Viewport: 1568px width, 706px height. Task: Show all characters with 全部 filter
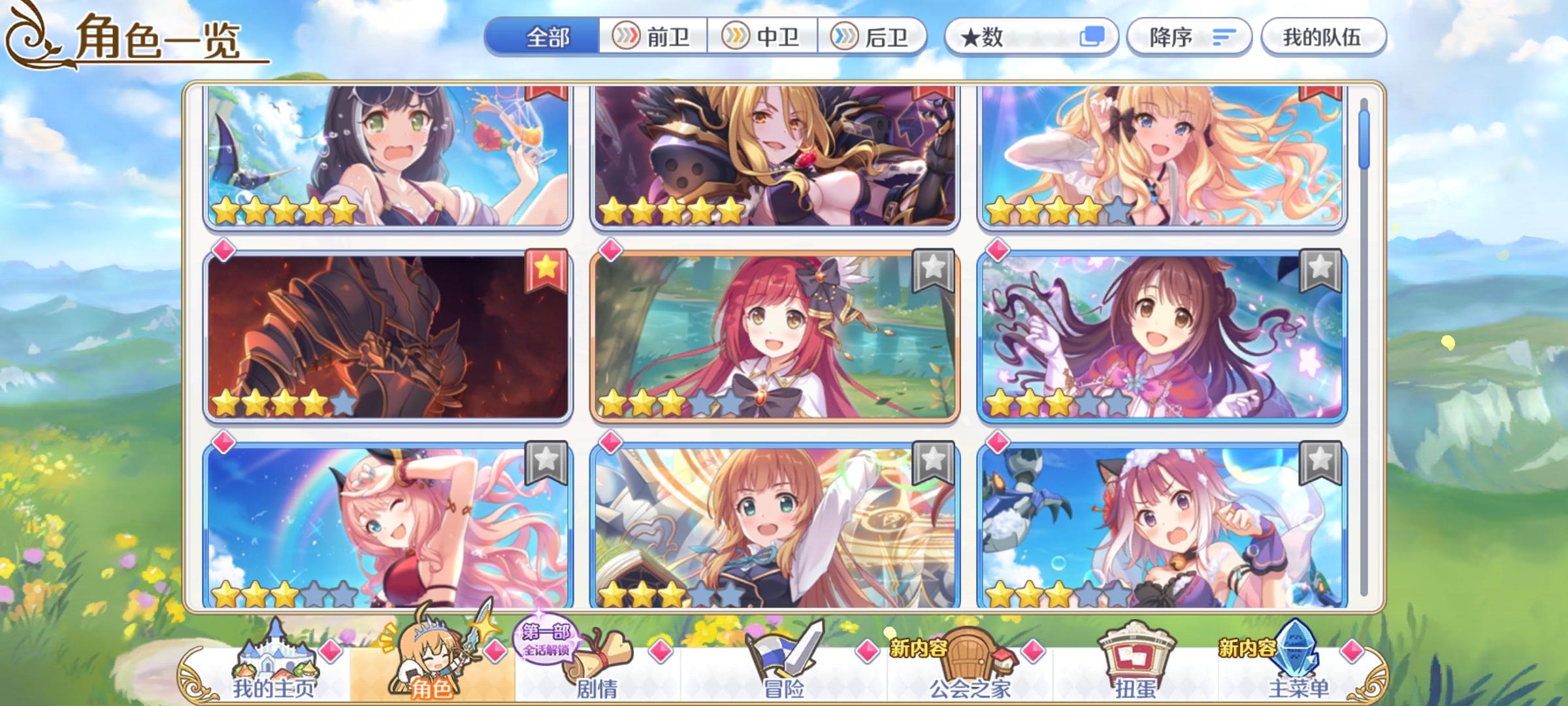coord(549,37)
